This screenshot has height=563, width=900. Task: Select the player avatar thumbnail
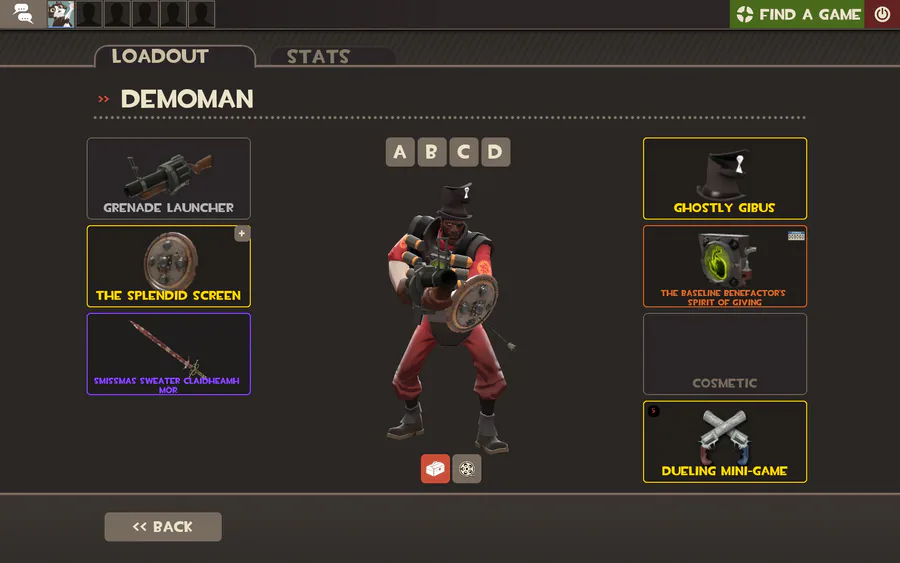[61, 14]
